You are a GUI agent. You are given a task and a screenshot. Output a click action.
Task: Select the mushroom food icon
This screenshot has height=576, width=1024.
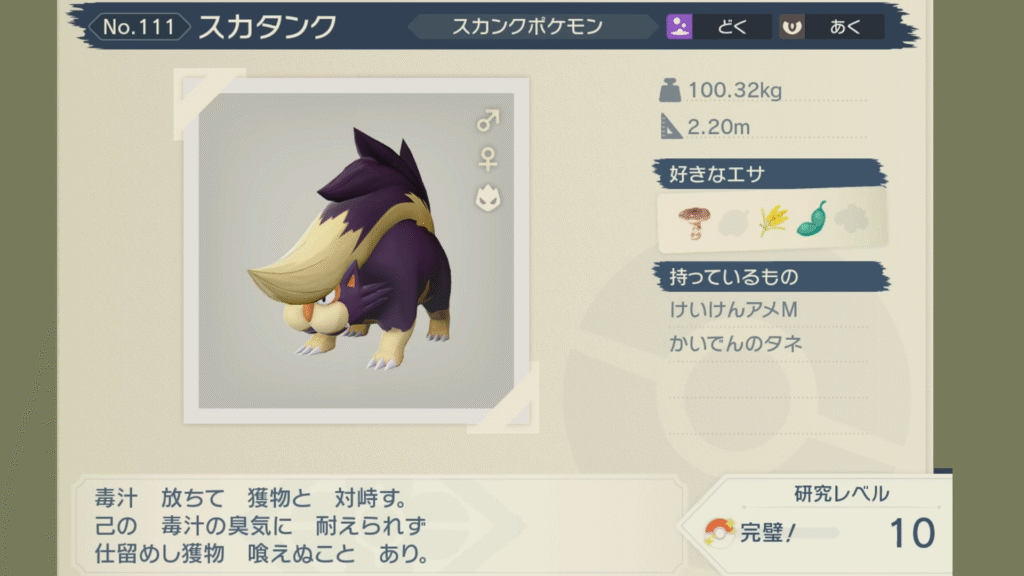click(x=692, y=220)
